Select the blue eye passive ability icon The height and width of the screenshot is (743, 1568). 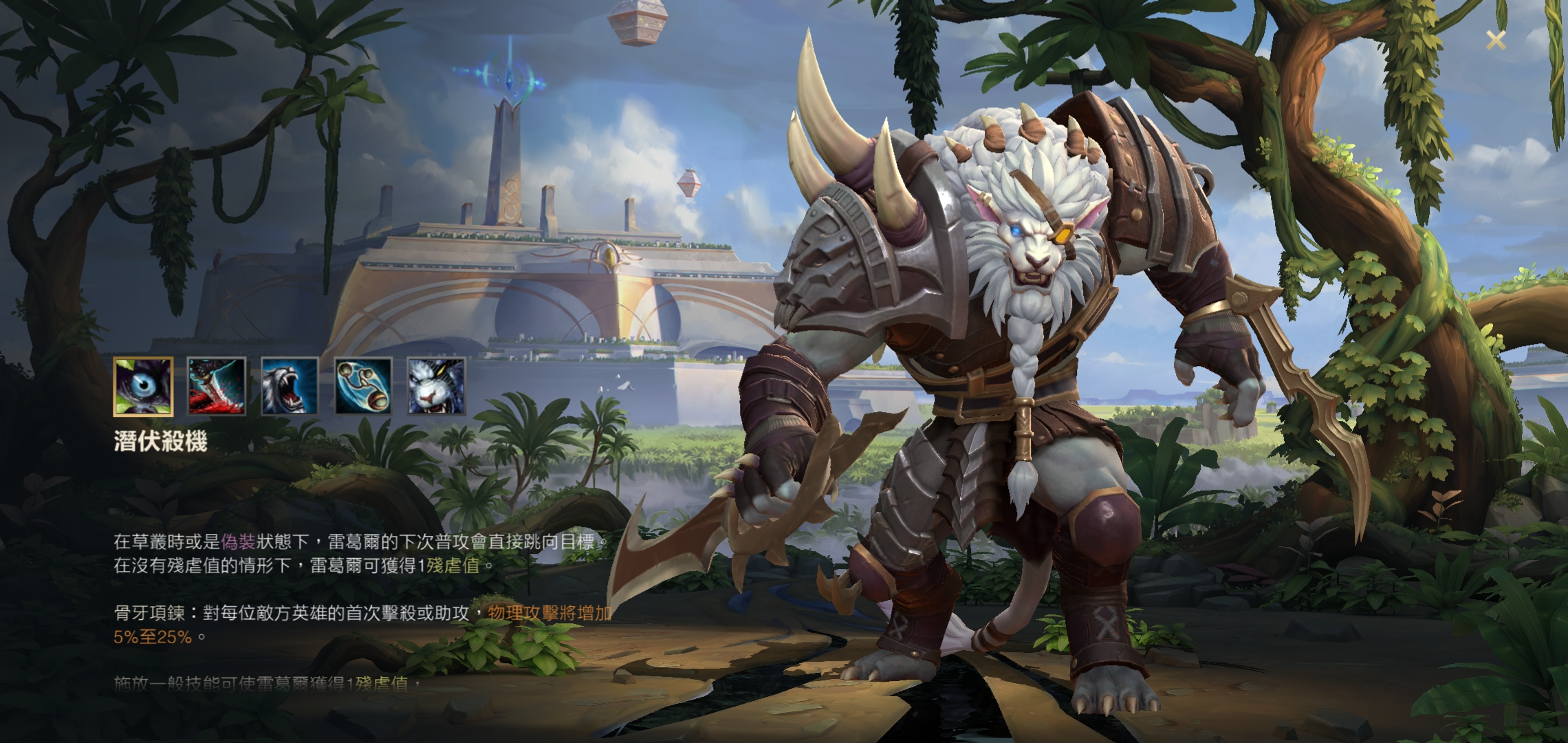(x=143, y=387)
